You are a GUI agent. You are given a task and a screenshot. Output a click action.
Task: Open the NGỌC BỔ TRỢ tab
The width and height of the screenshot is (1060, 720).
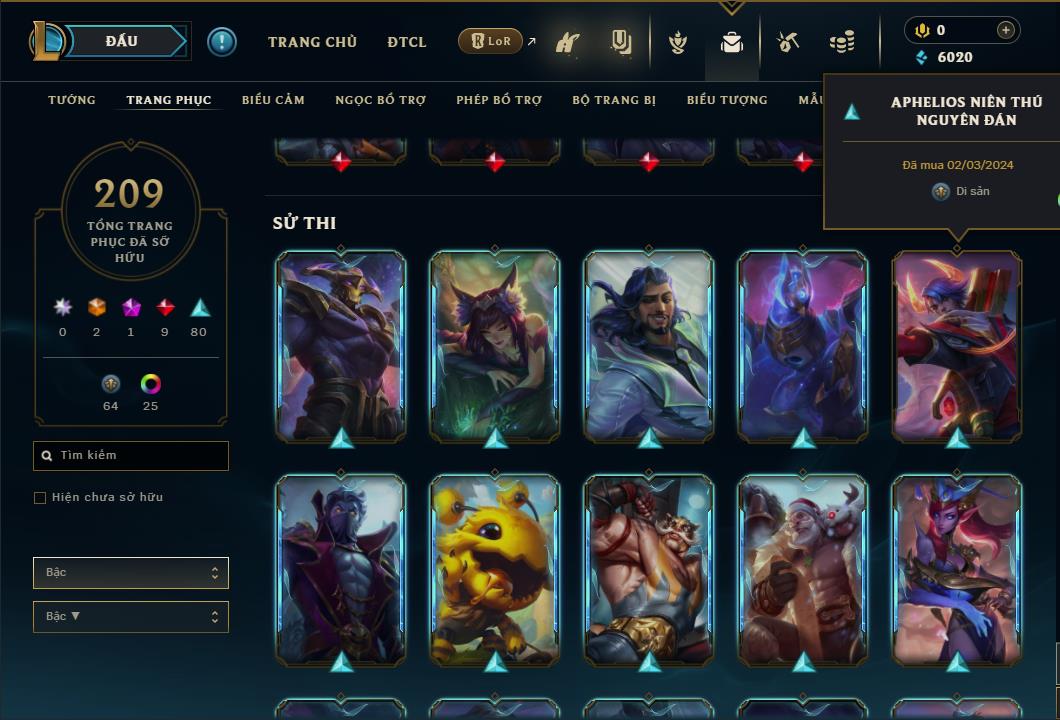click(x=380, y=100)
